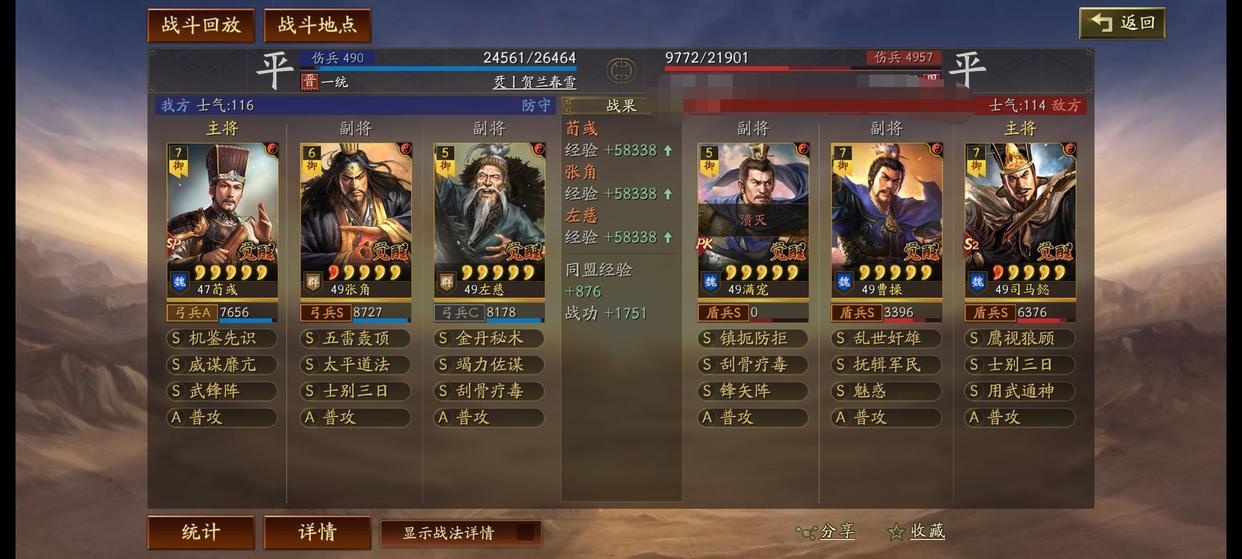Inspect the 机鉴先识 tactic
Screen dimensions: 1242x559
click(x=222, y=339)
